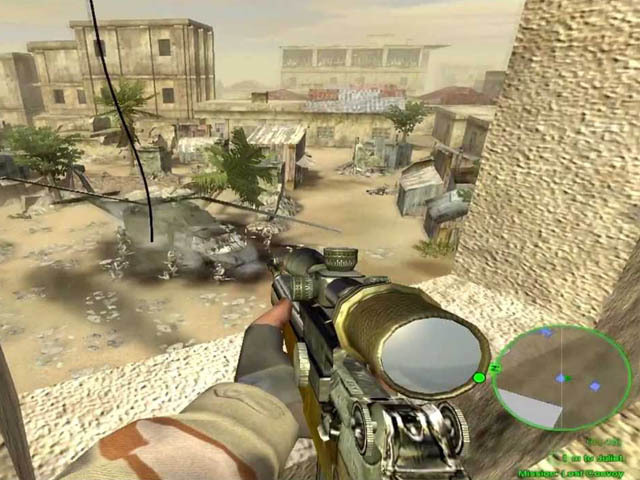Click the green waypoint dot beside the minimap

pos(479,377)
